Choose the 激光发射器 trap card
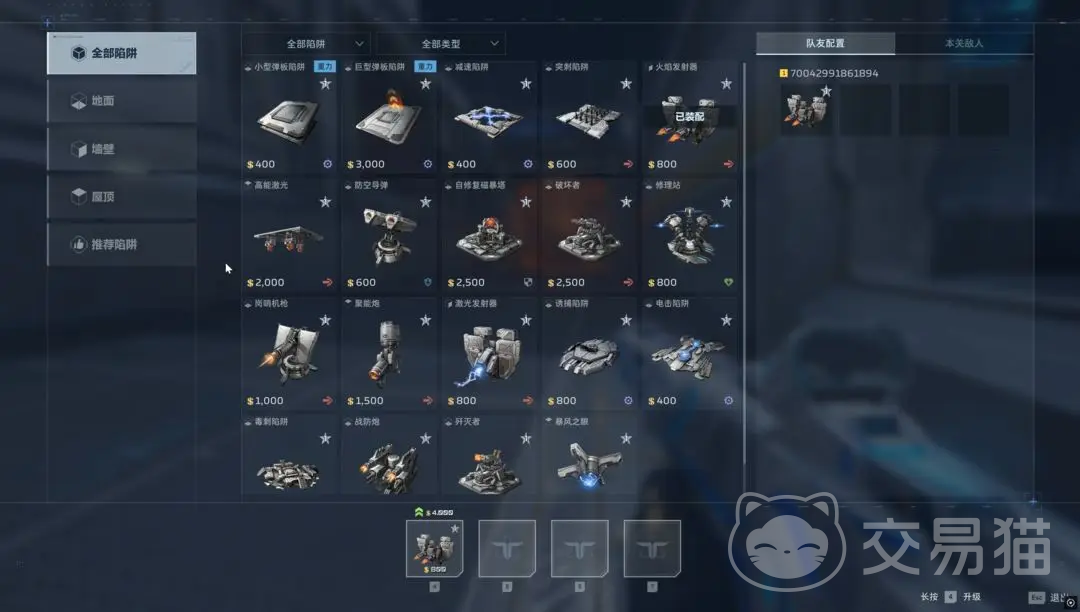 click(490, 354)
